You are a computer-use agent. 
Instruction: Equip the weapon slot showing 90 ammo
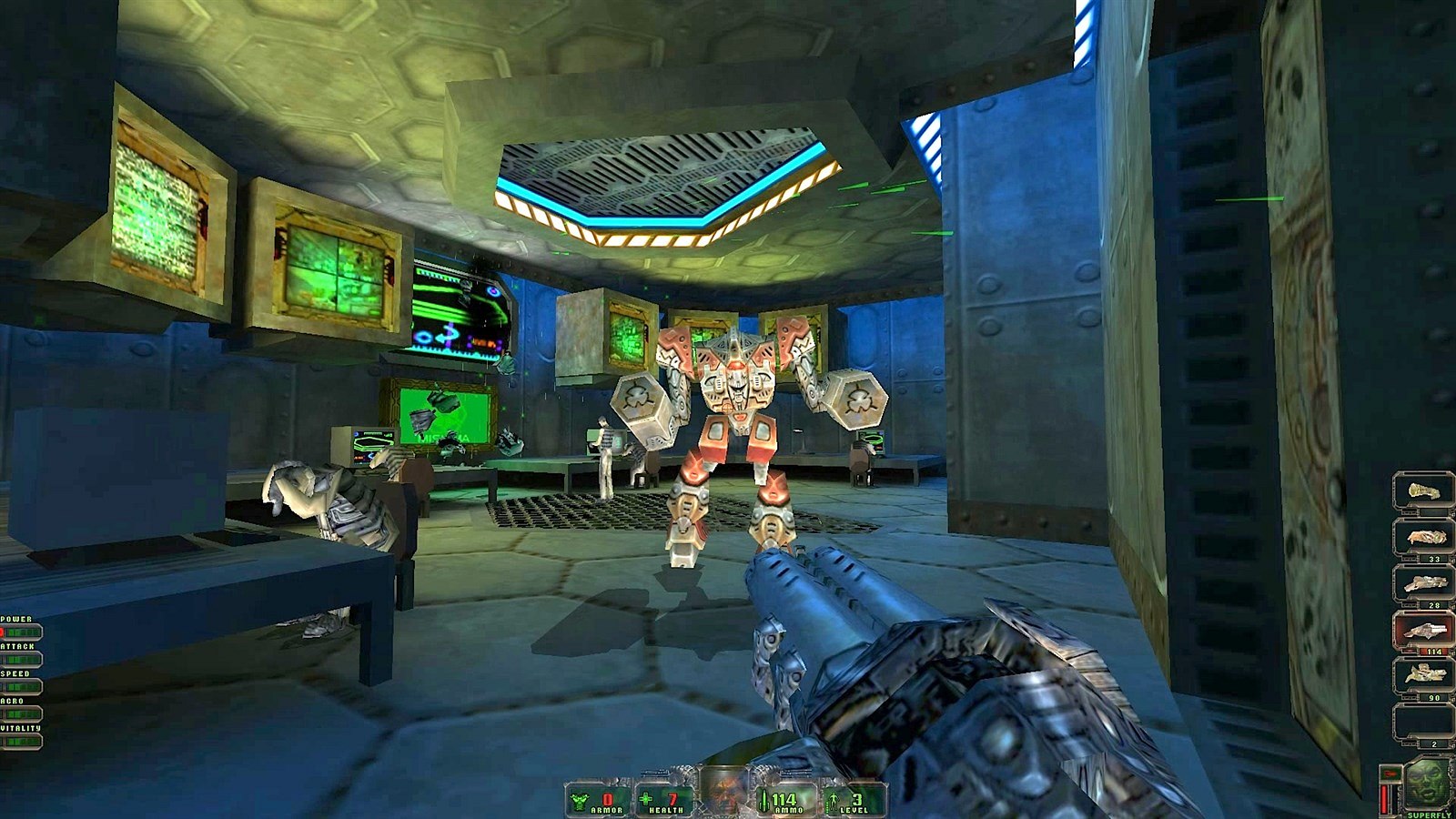pyautogui.click(x=1423, y=676)
